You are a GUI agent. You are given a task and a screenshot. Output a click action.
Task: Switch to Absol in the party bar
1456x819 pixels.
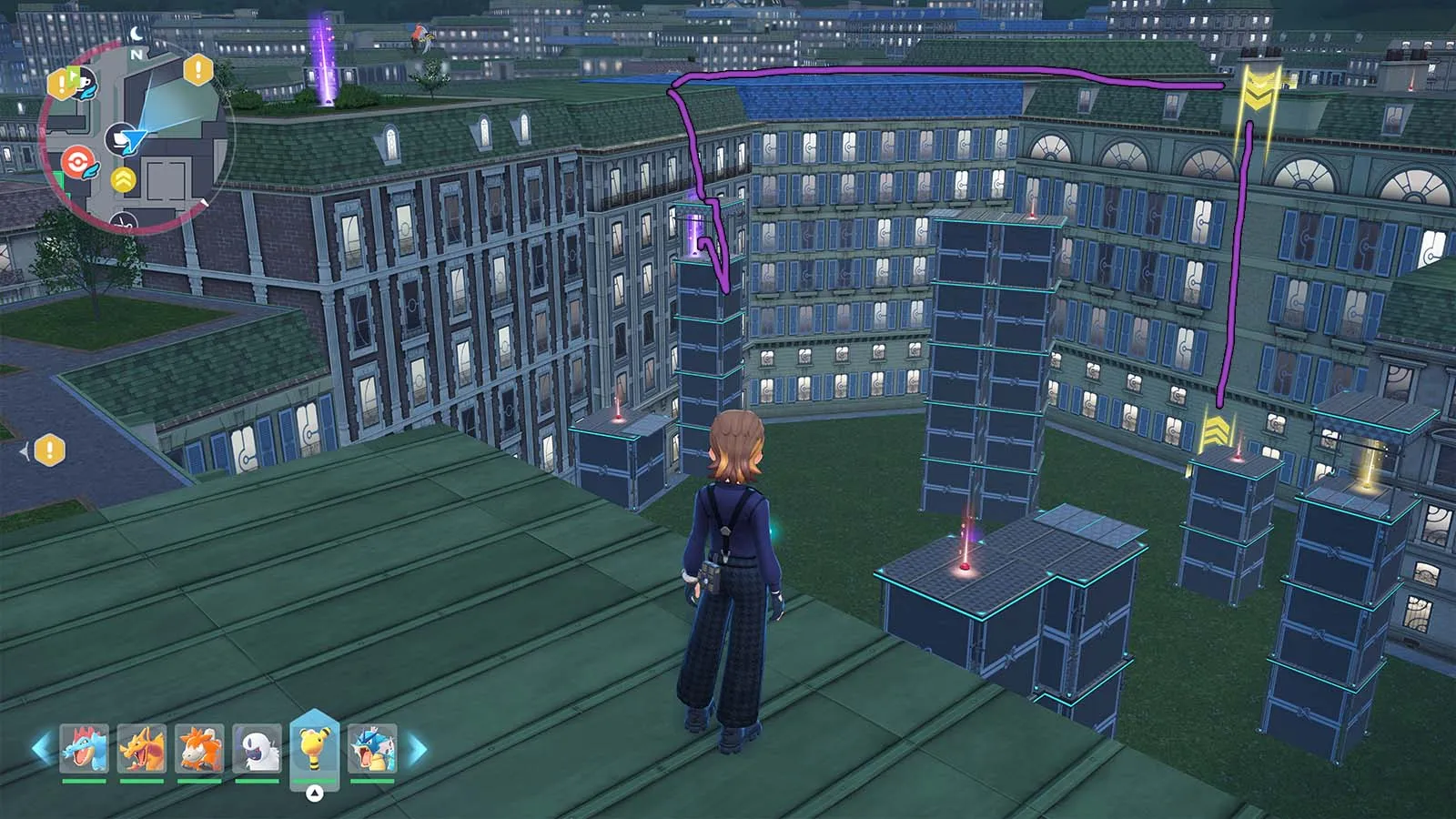click(257, 748)
